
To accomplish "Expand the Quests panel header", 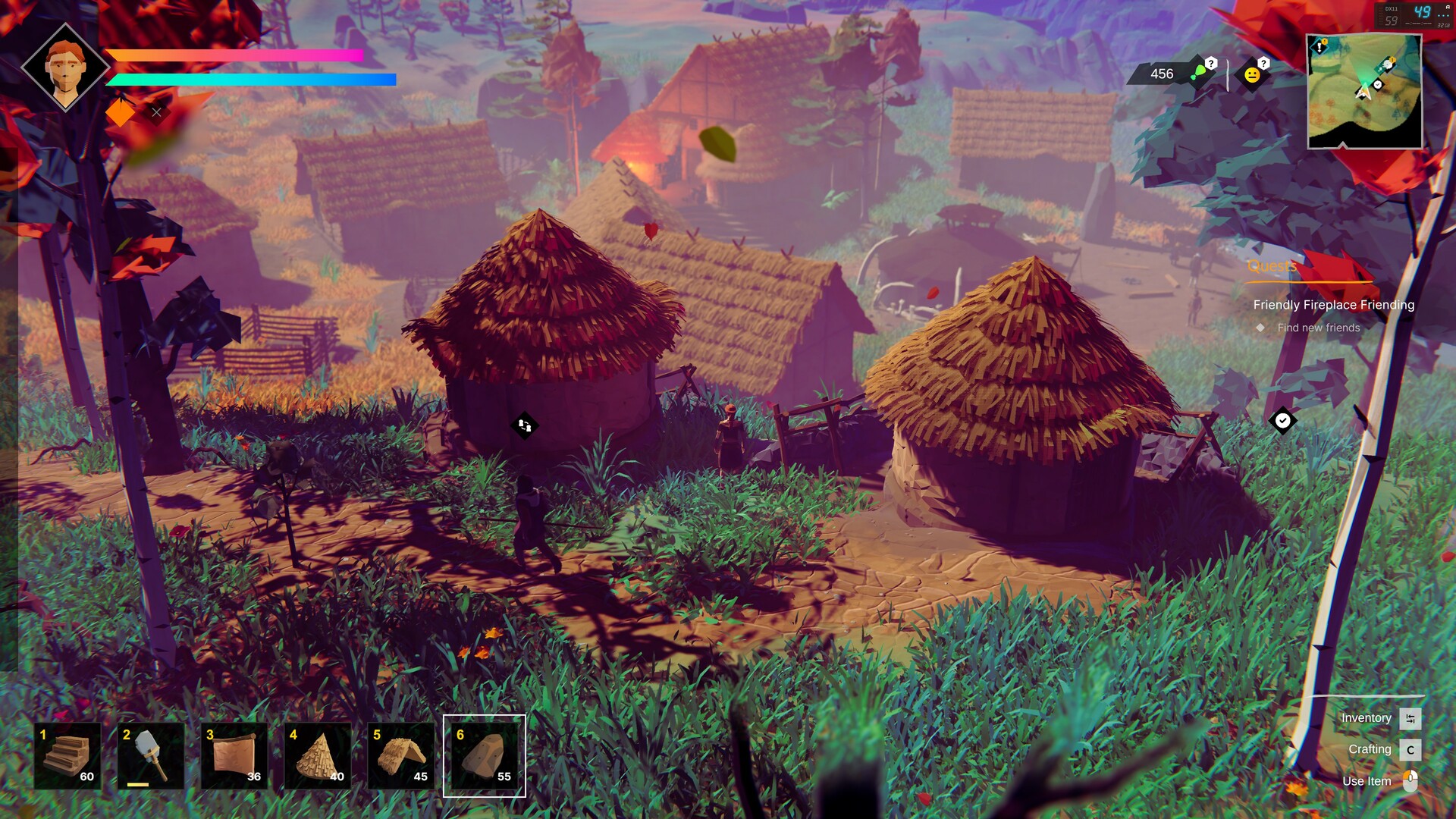I will [x=1271, y=266].
